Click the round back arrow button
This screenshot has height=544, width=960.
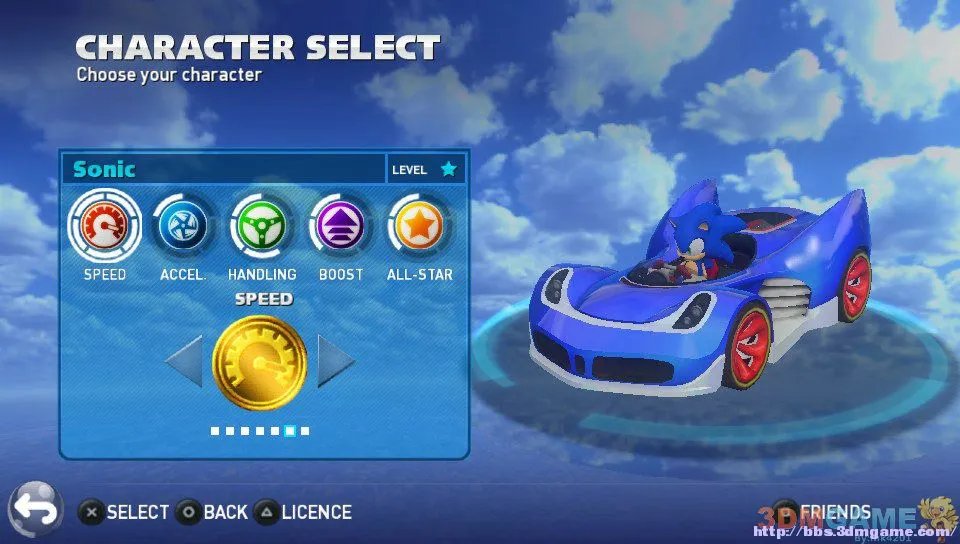coord(35,510)
